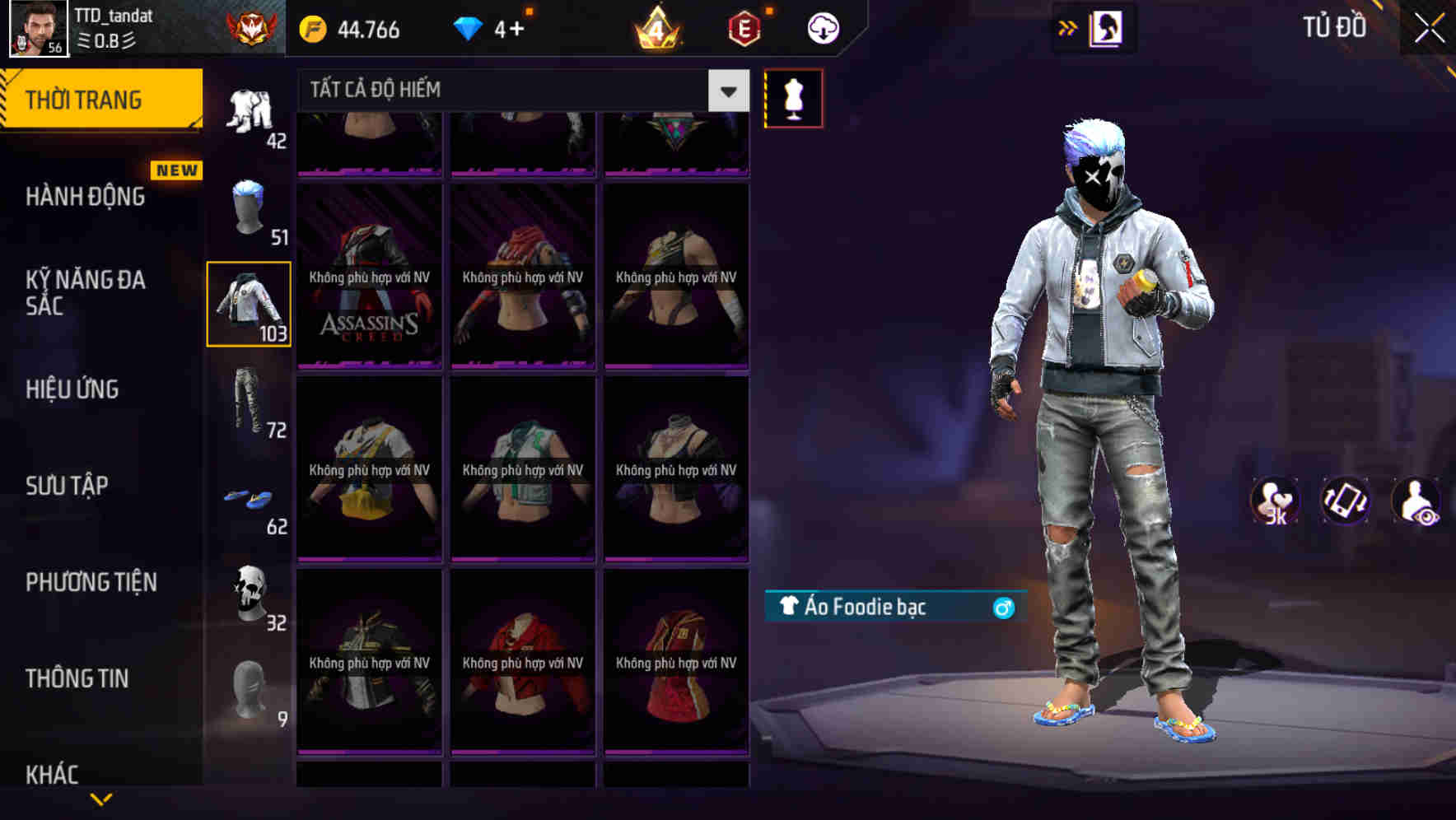Image resolution: width=1456 pixels, height=820 pixels.
Task: Expand more categories with the bottom chevron
Action: tap(103, 797)
